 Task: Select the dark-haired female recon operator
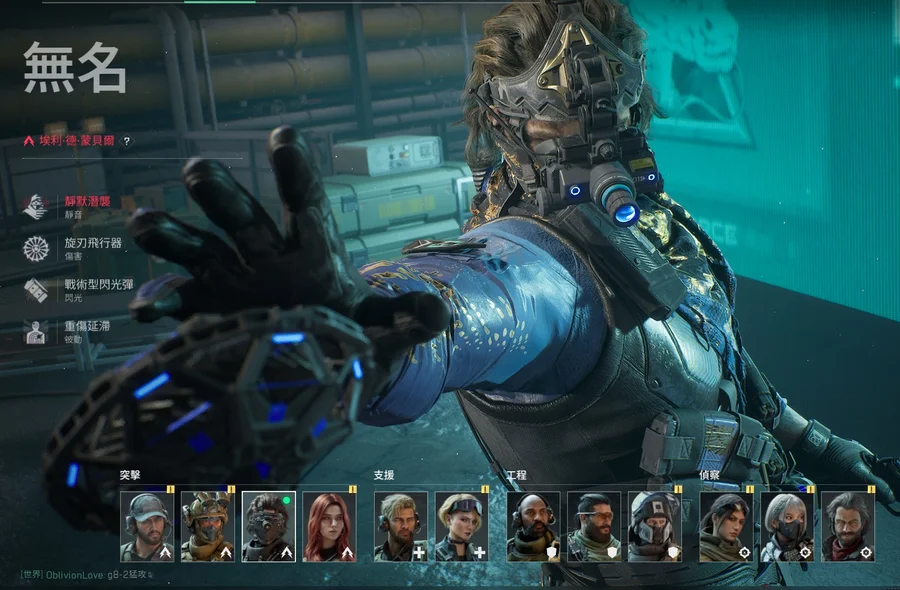pos(726,526)
